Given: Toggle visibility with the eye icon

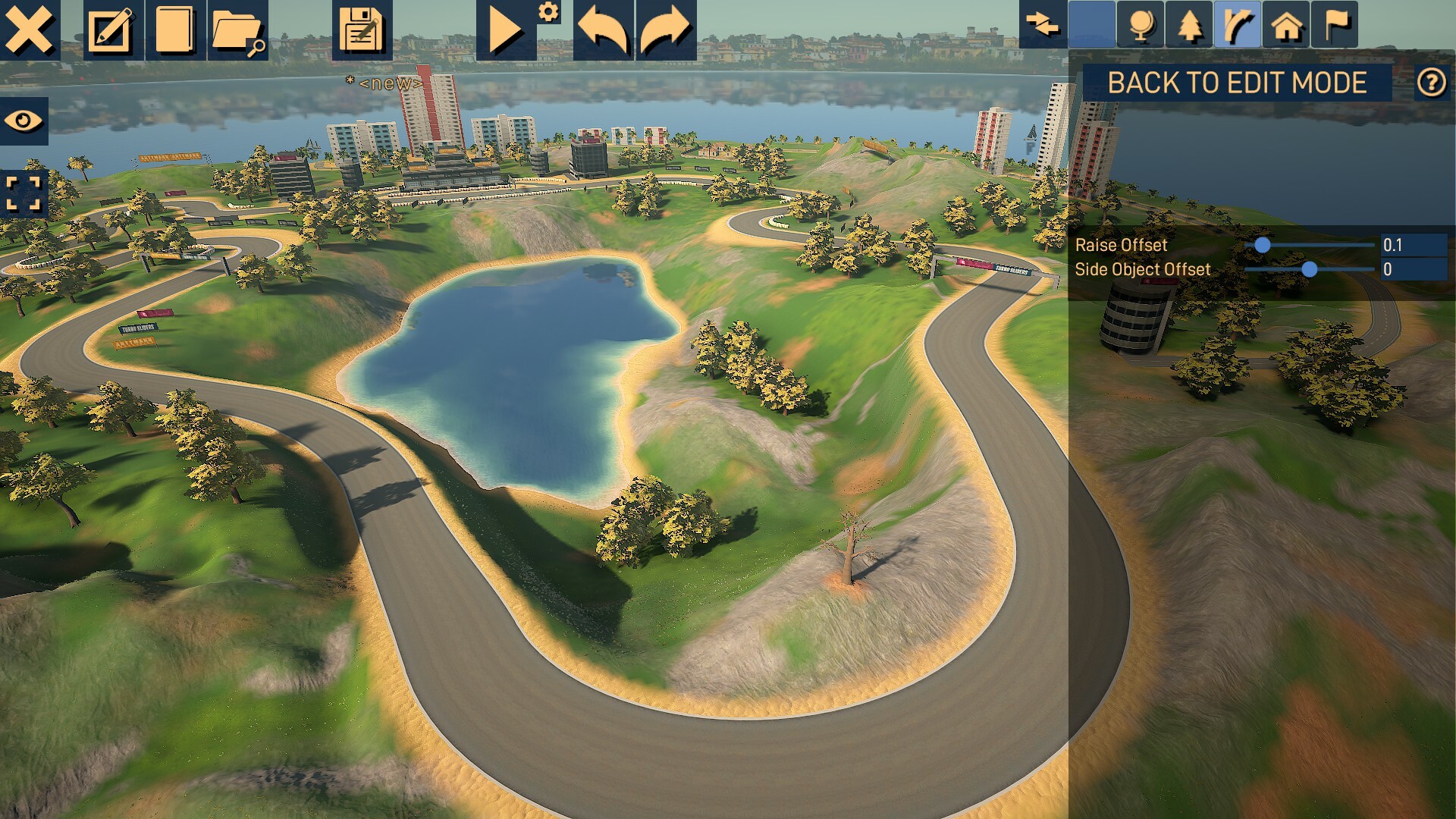Looking at the screenshot, I should tap(24, 121).
